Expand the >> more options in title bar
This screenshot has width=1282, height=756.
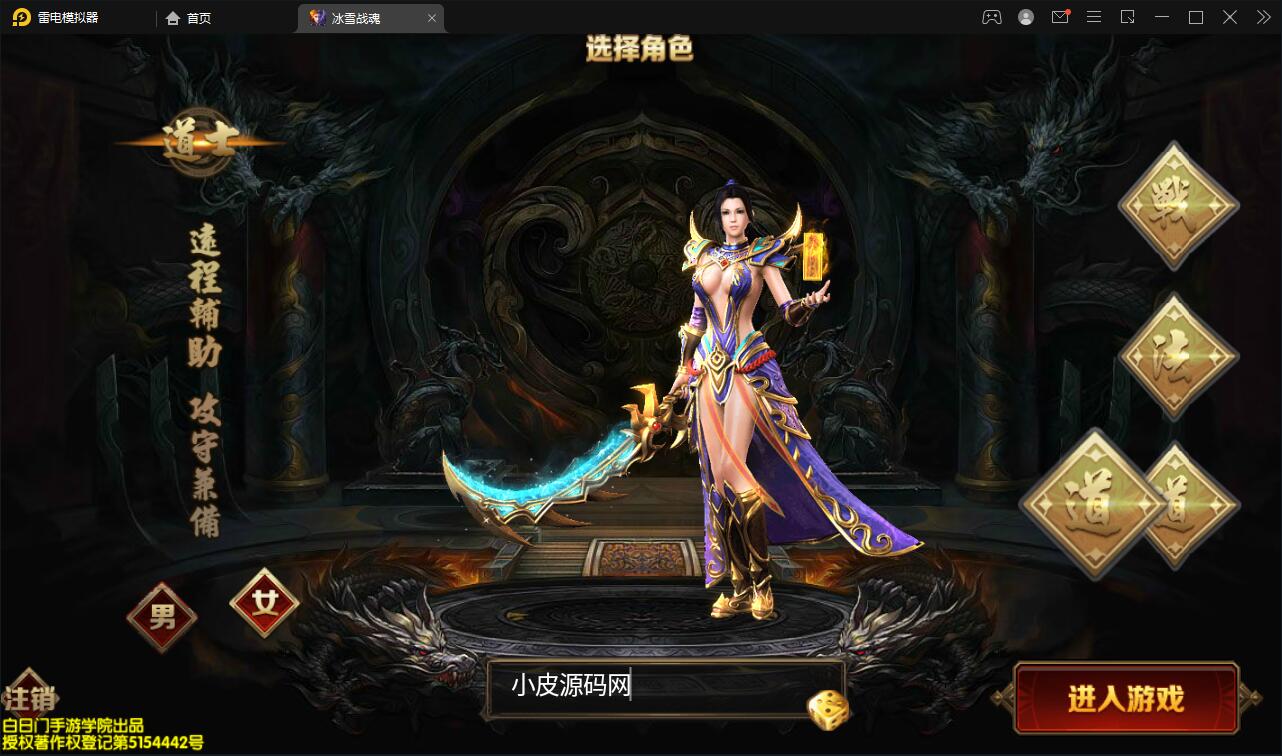pyautogui.click(x=1262, y=17)
